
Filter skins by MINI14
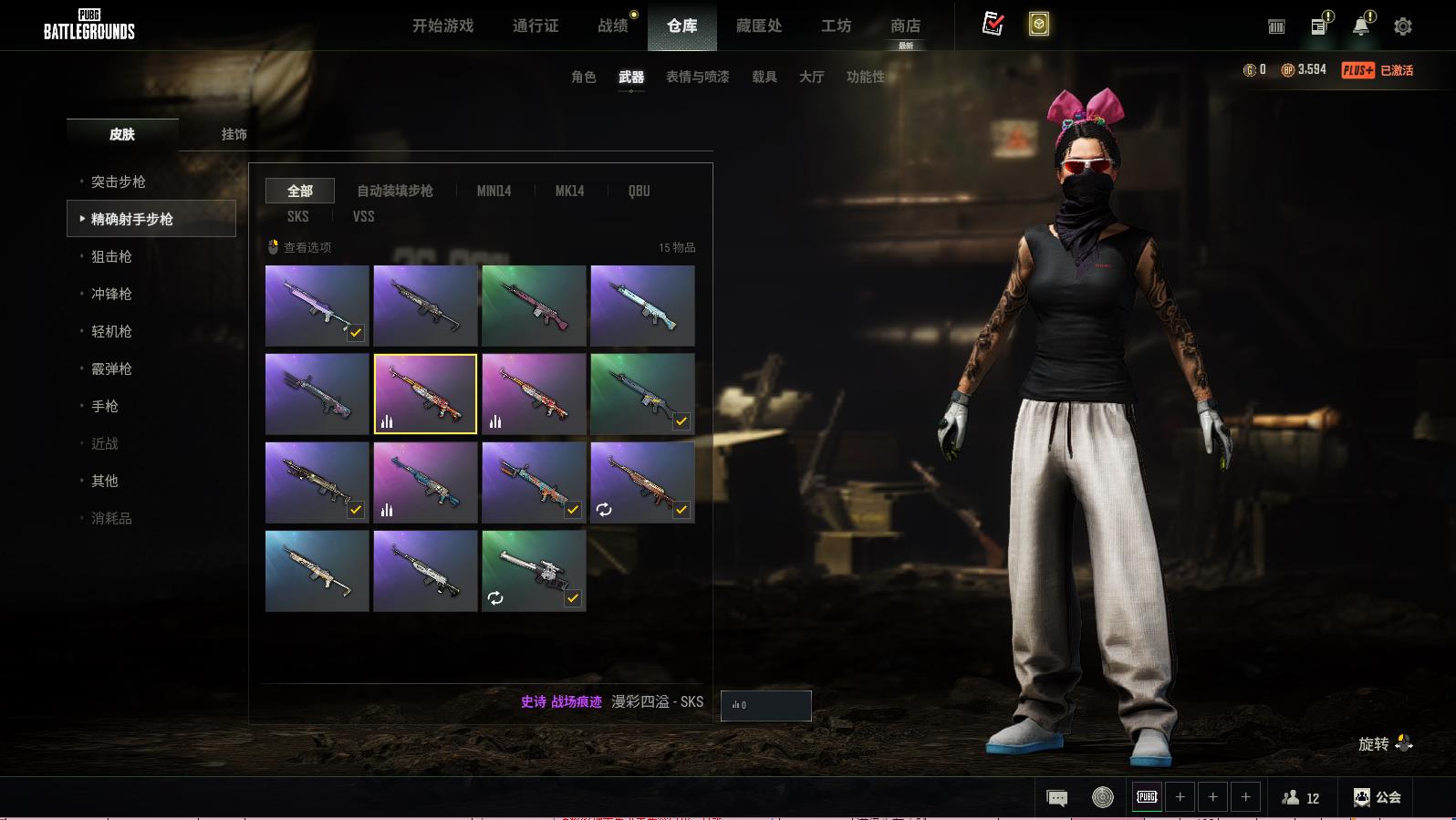[x=494, y=191]
